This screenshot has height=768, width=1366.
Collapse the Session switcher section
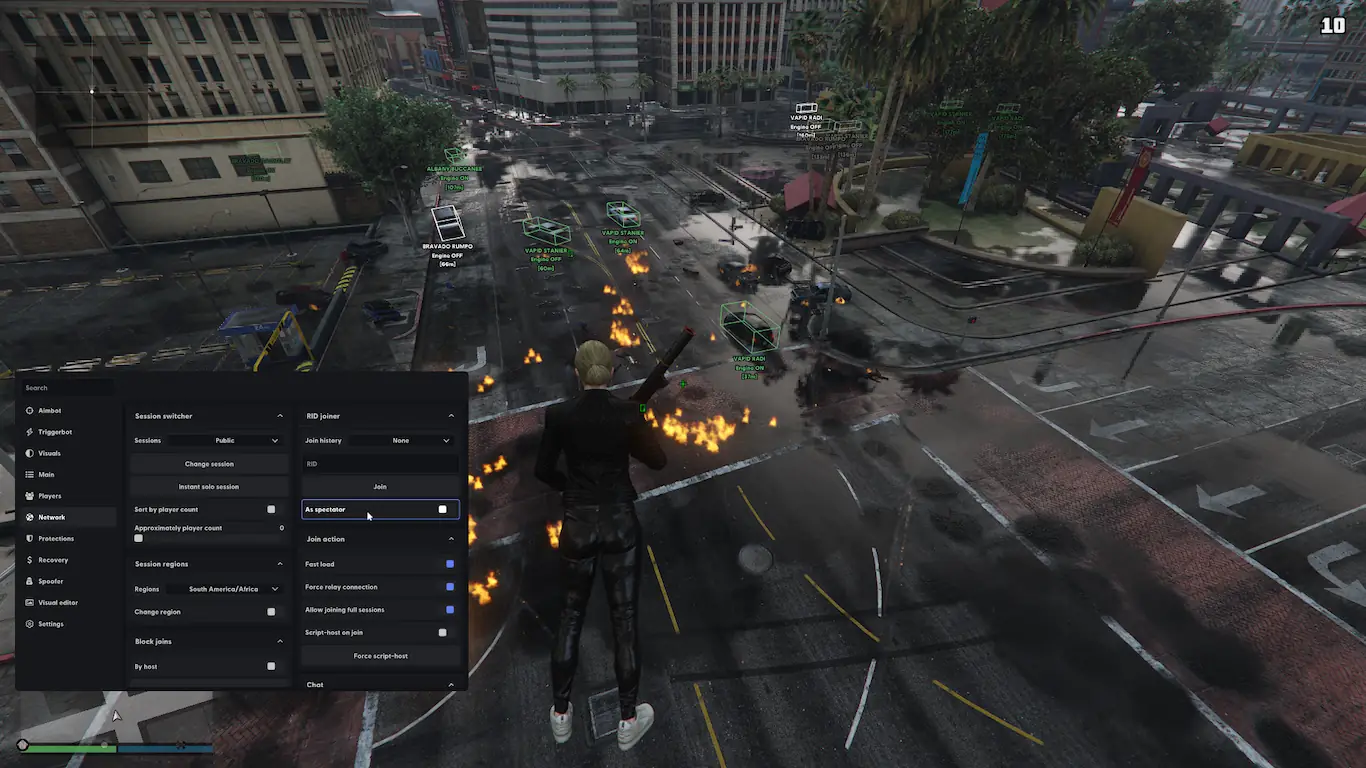[x=280, y=416]
